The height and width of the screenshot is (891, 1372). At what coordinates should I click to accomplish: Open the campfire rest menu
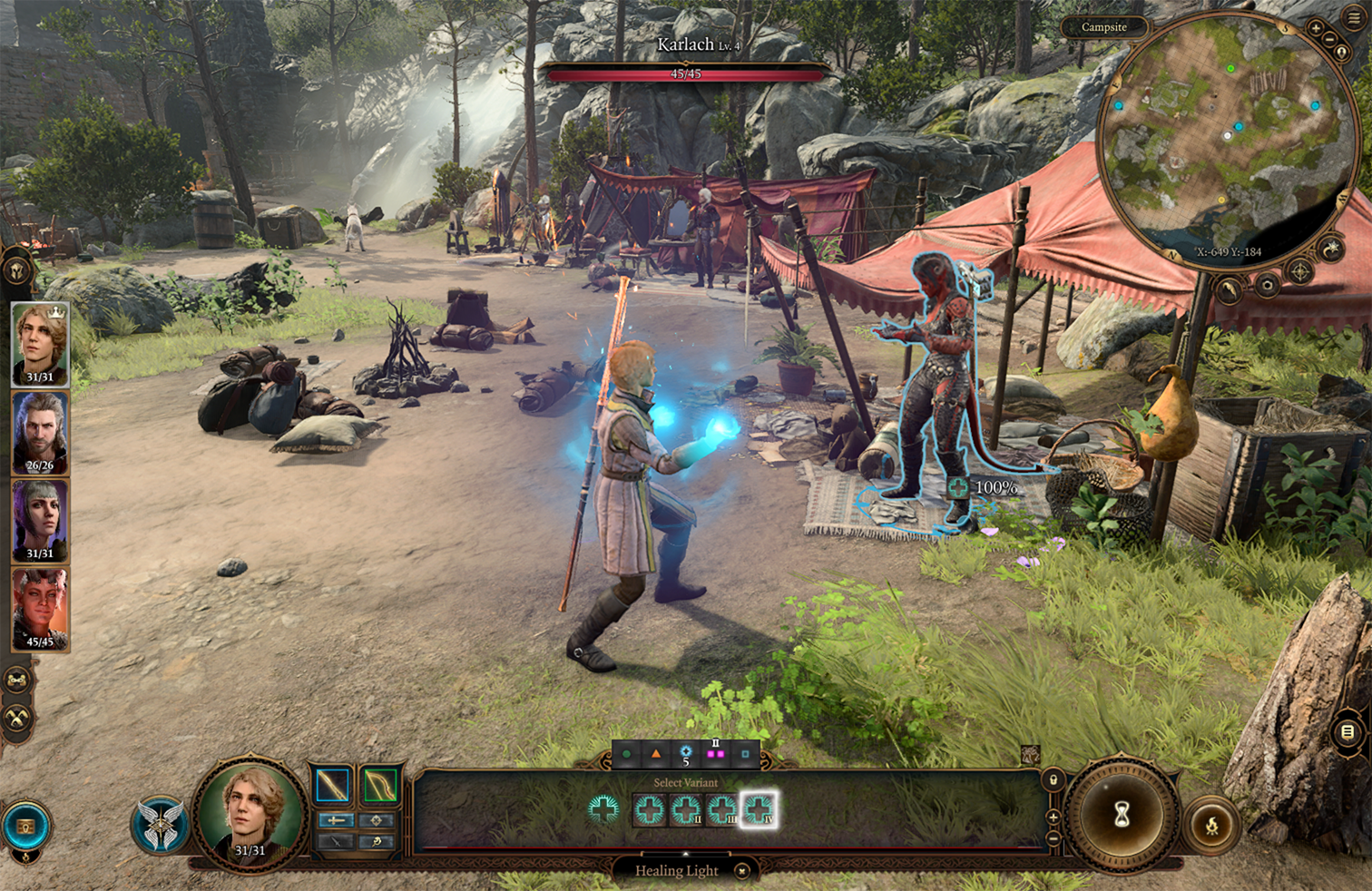coord(1212,826)
